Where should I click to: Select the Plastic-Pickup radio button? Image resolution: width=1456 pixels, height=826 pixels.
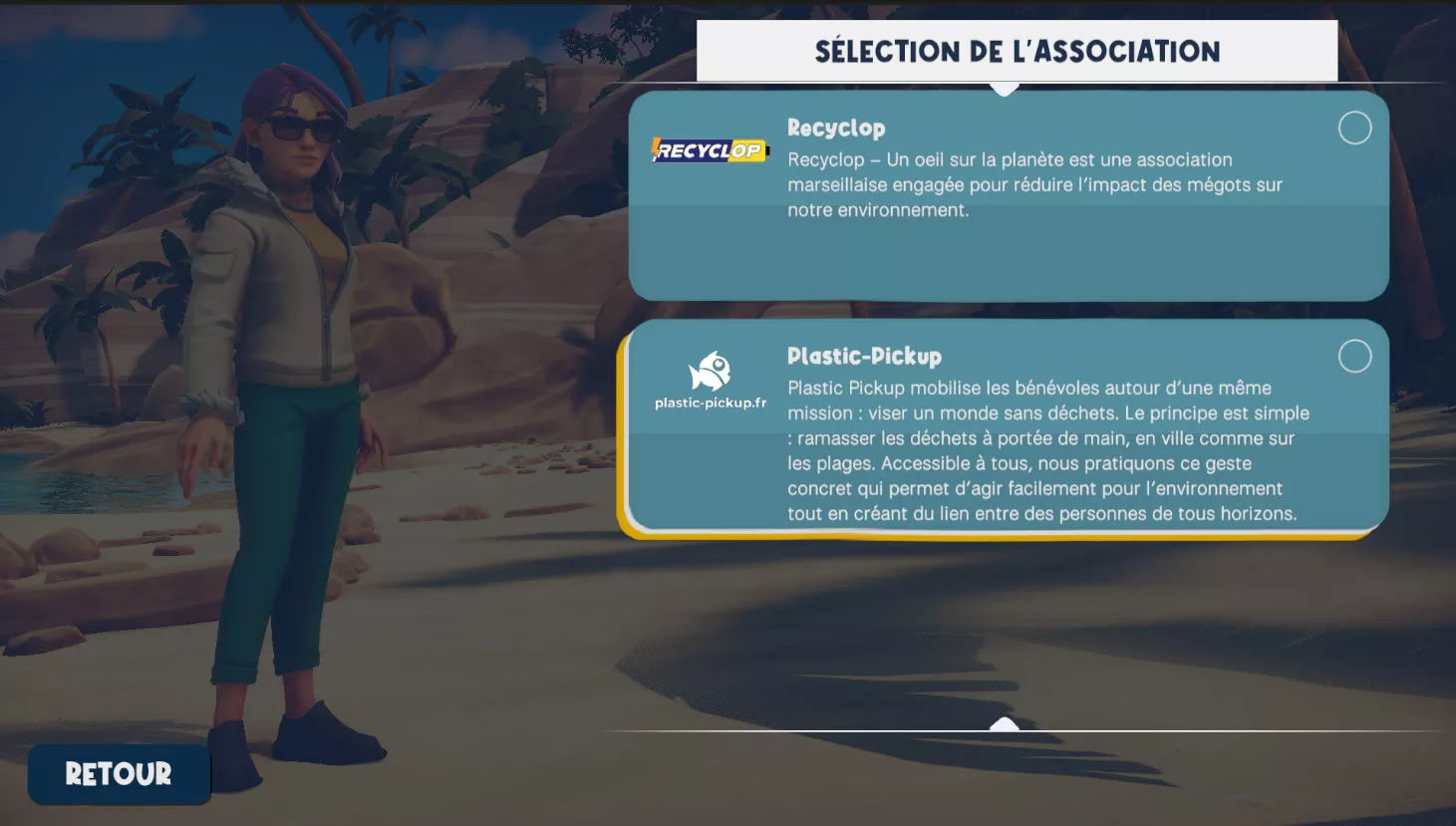[1354, 356]
